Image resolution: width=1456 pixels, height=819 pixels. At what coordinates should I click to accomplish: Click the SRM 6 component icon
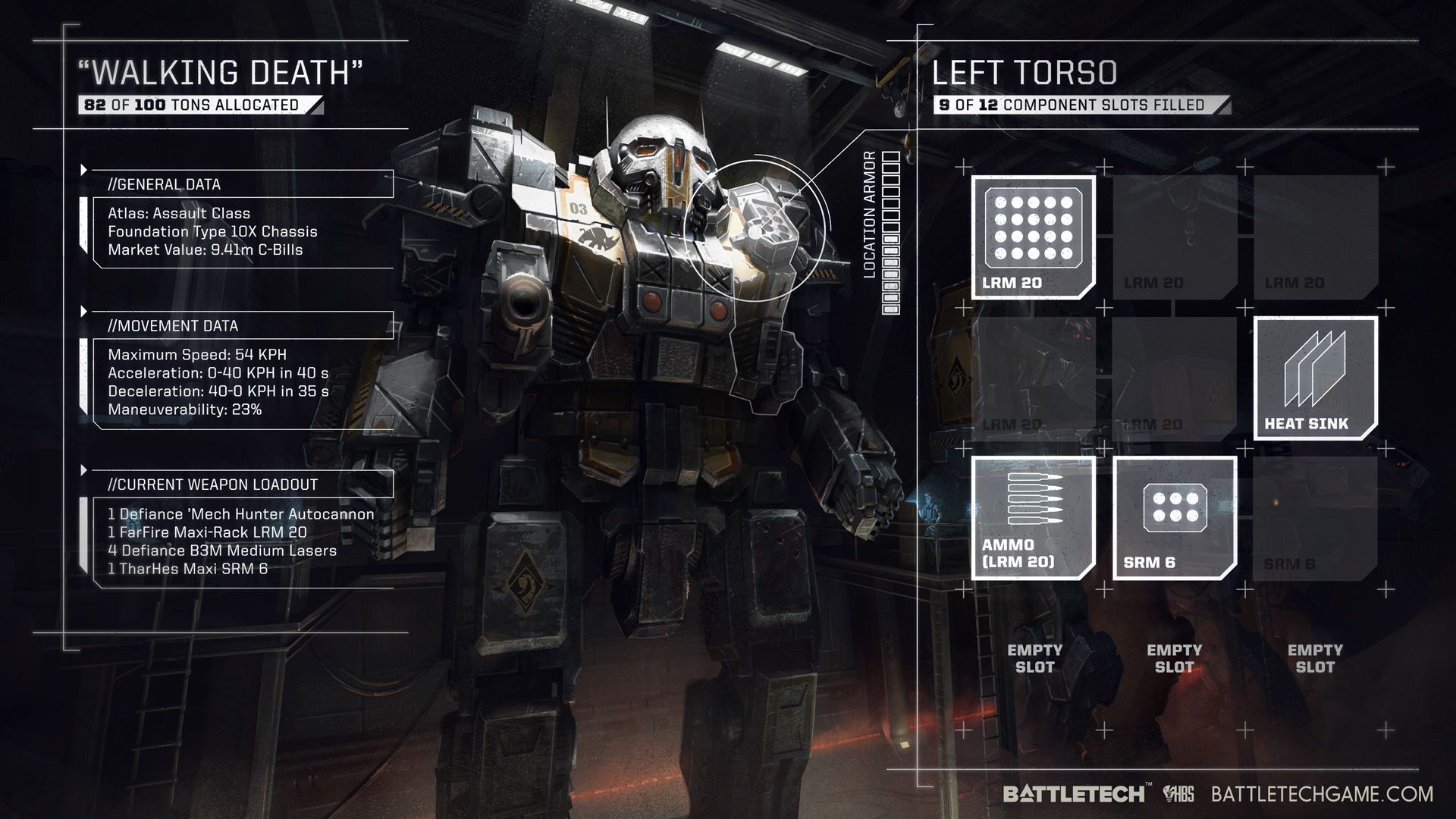[x=1173, y=519]
